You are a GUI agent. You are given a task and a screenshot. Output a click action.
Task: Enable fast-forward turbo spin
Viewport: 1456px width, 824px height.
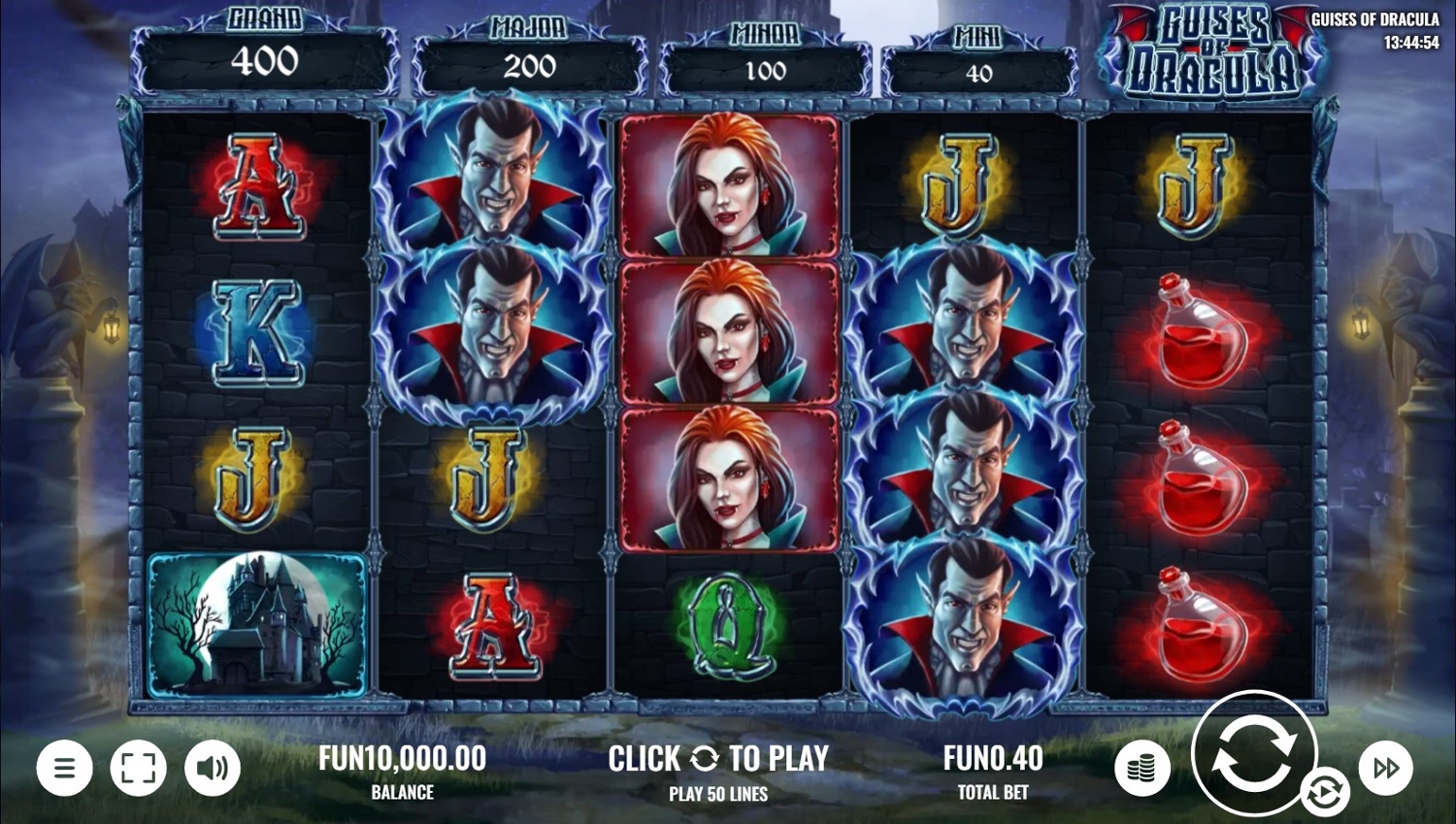pos(1385,768)
